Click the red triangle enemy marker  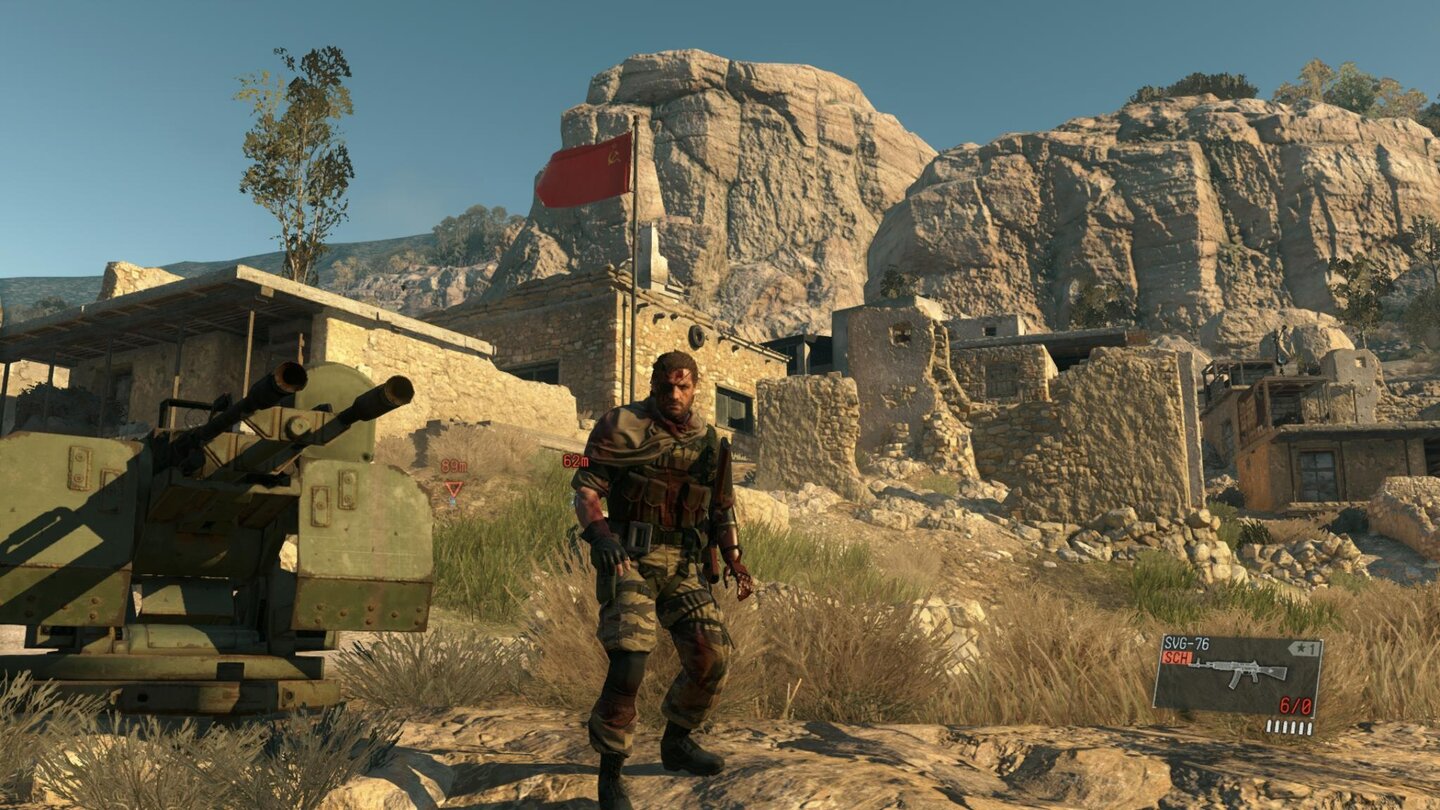453,489
